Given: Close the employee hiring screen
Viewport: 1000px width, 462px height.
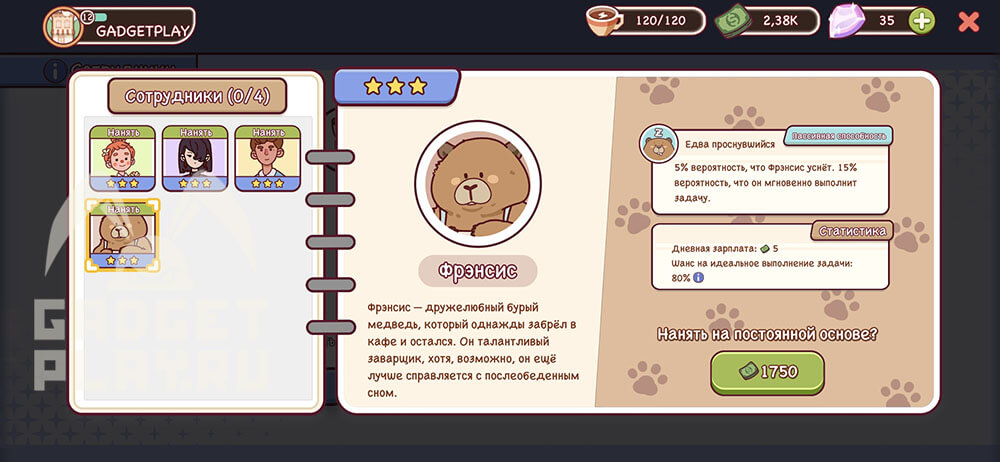Looking at the screenshot, I should click(968, 21).
